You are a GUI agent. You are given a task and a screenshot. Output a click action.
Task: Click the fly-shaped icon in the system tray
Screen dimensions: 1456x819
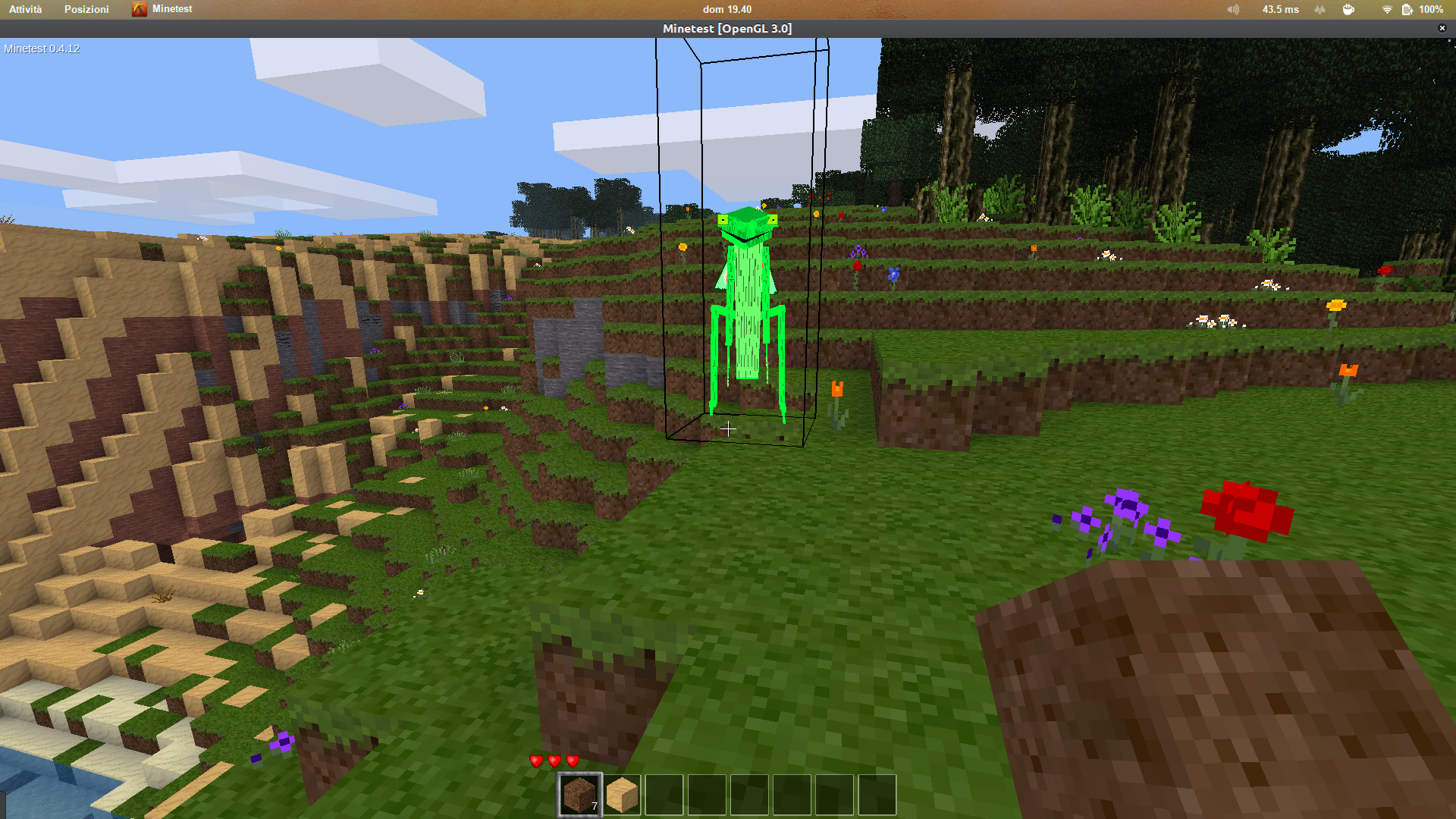click(x=1319, y=9)
